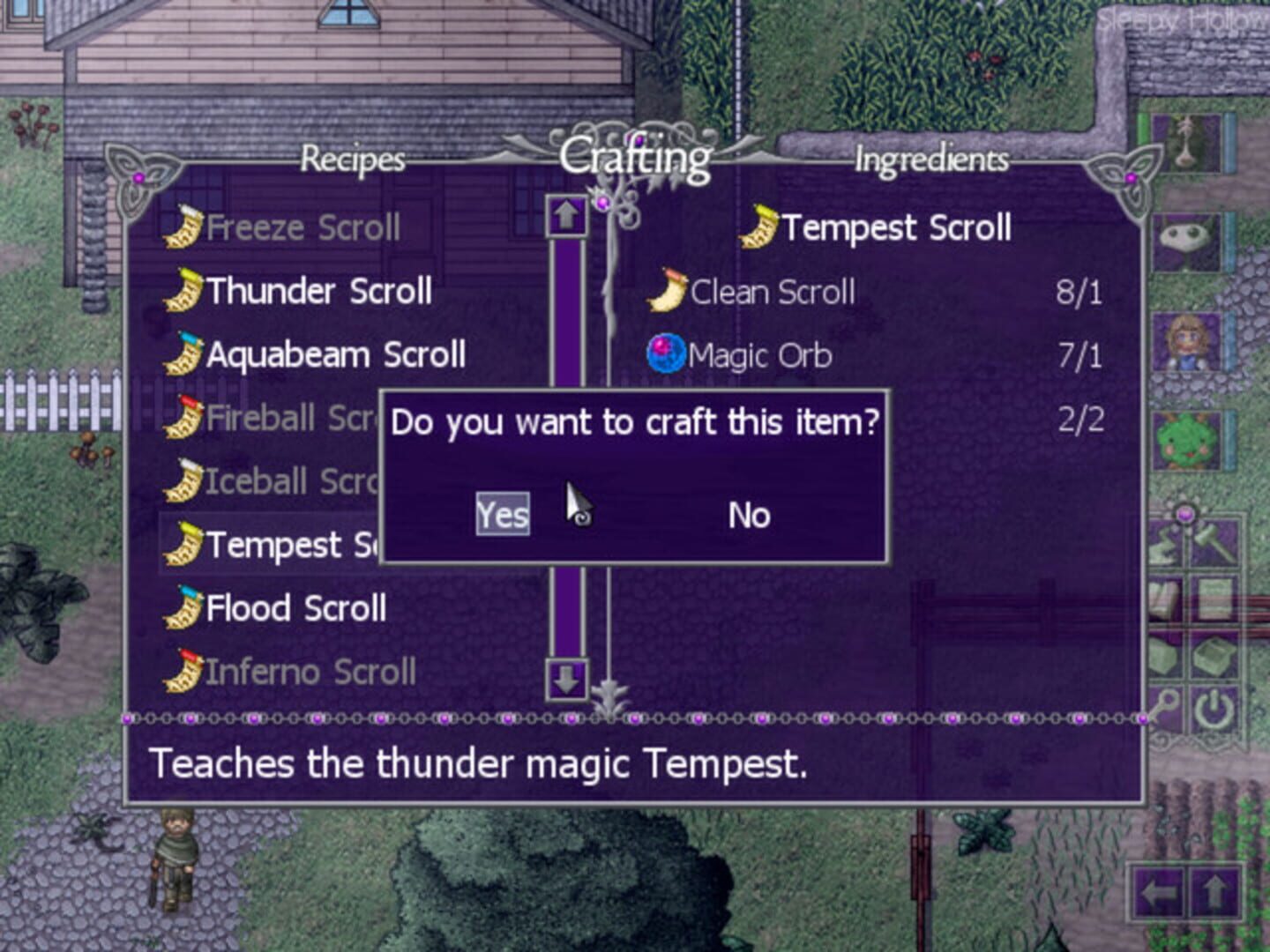Choose the Thunder Scroll recipe
1270x952 pixels.
tap(317, 292)
